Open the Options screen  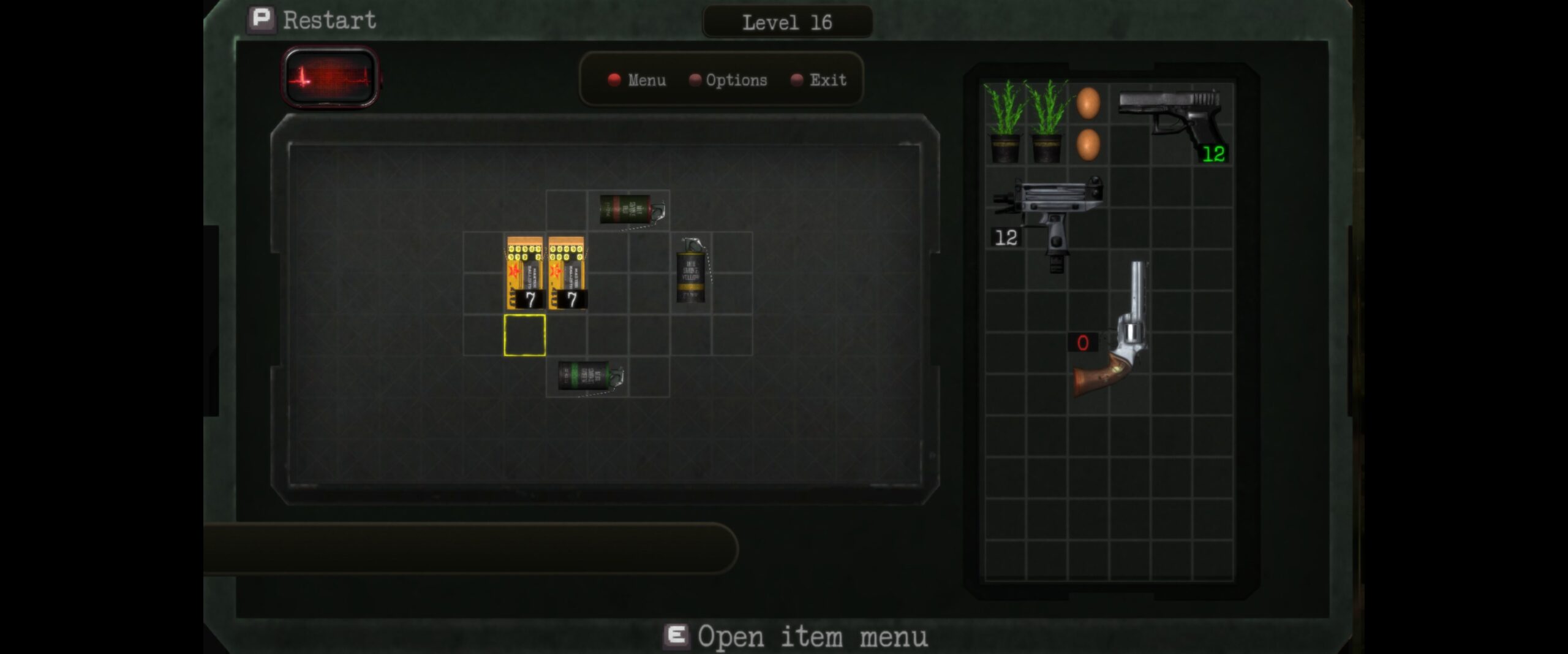728,80
